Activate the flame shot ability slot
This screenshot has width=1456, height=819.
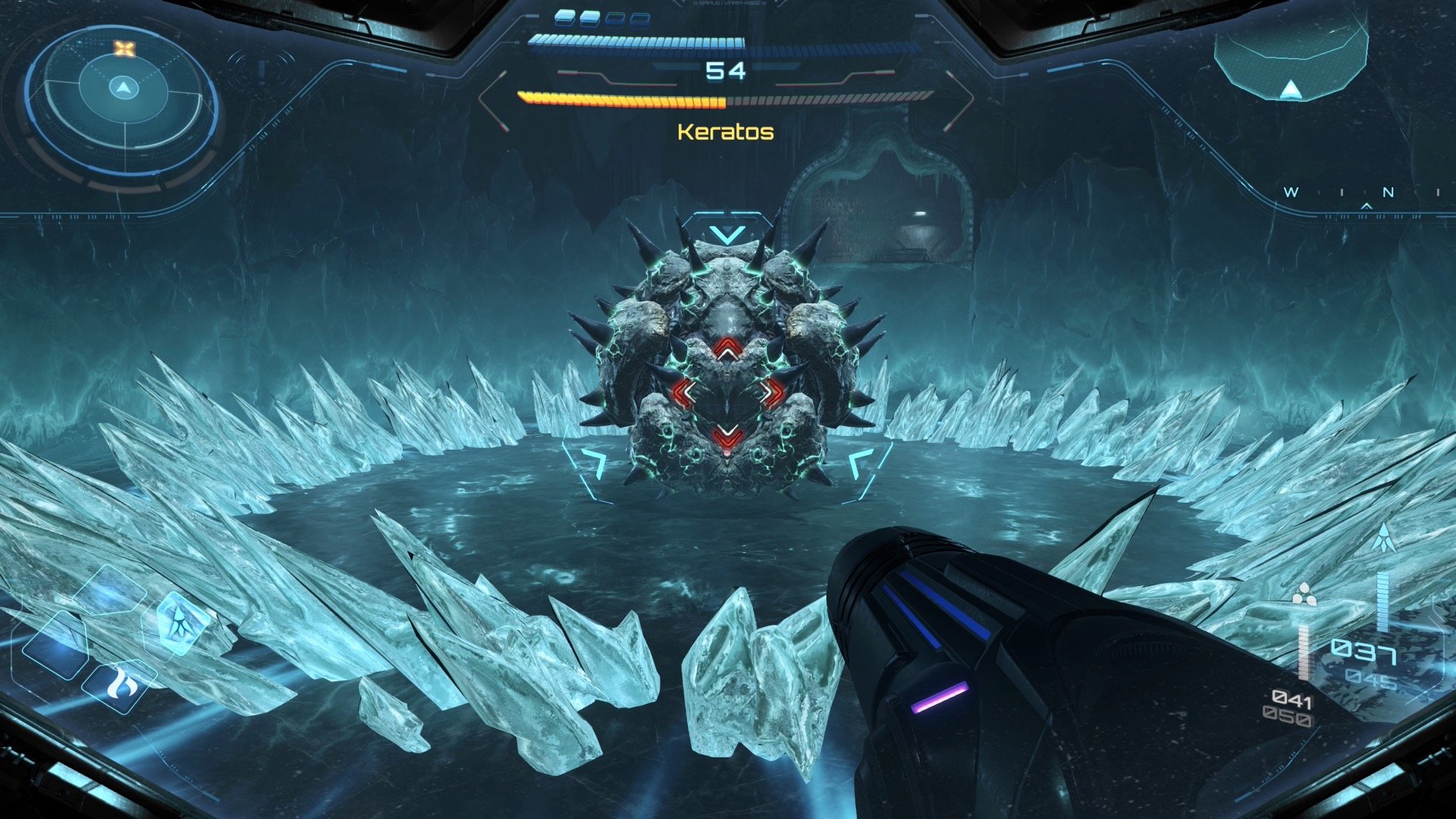122,684
